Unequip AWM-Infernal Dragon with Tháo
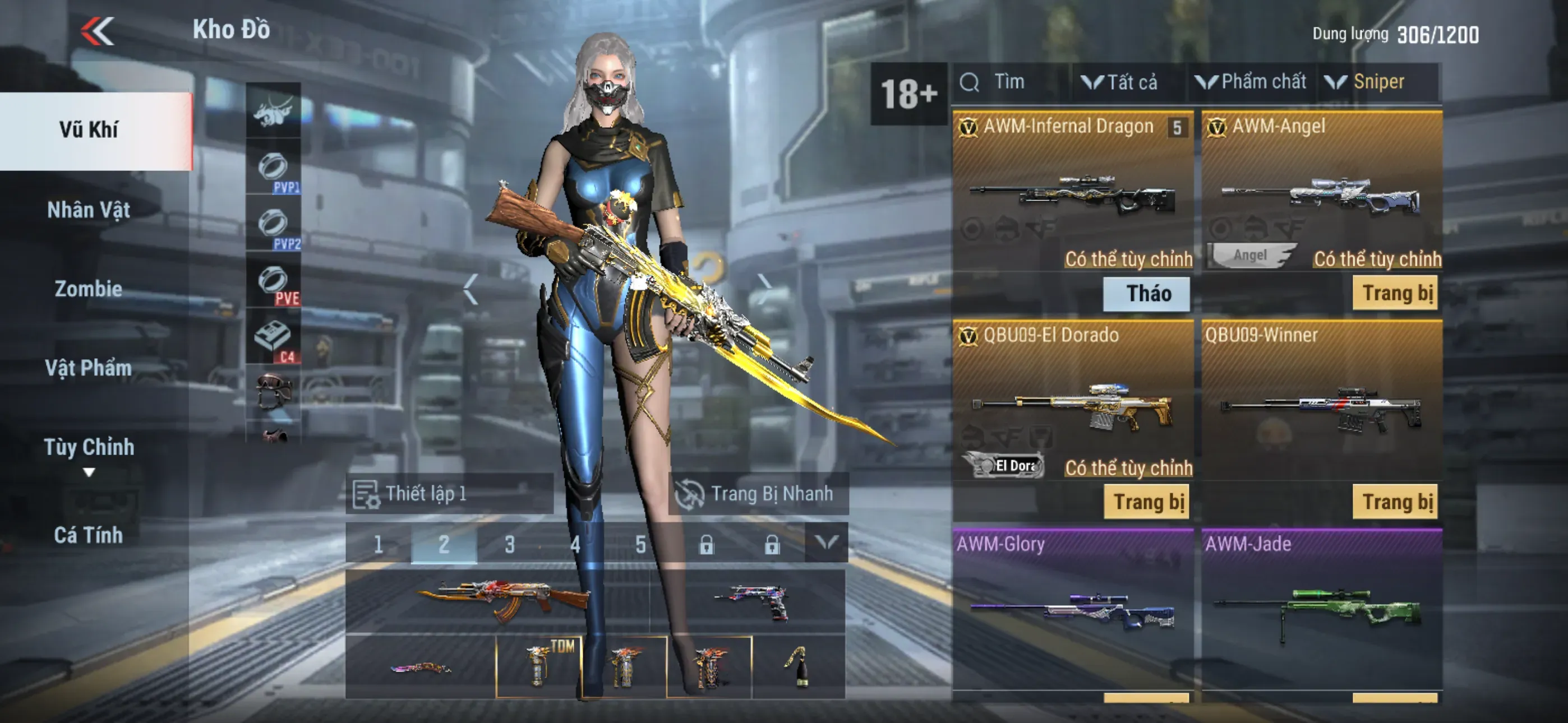This screenshot has height=723, width=1568. click(1147, 293)
